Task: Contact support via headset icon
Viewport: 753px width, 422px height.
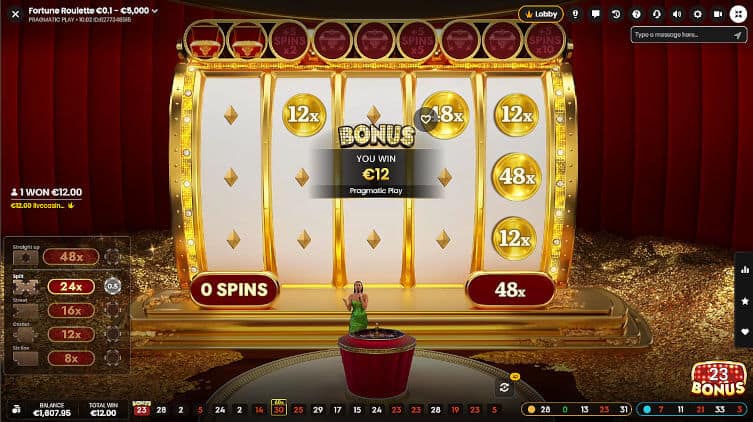Action: (656, 14)
